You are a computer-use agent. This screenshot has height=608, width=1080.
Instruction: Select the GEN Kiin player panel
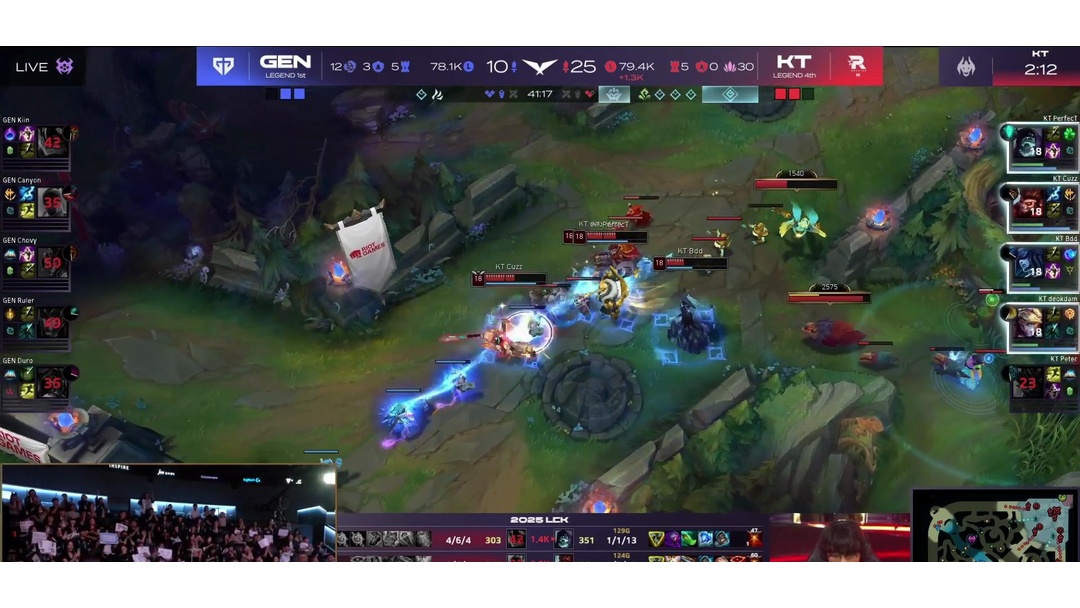tap(38, 141)
